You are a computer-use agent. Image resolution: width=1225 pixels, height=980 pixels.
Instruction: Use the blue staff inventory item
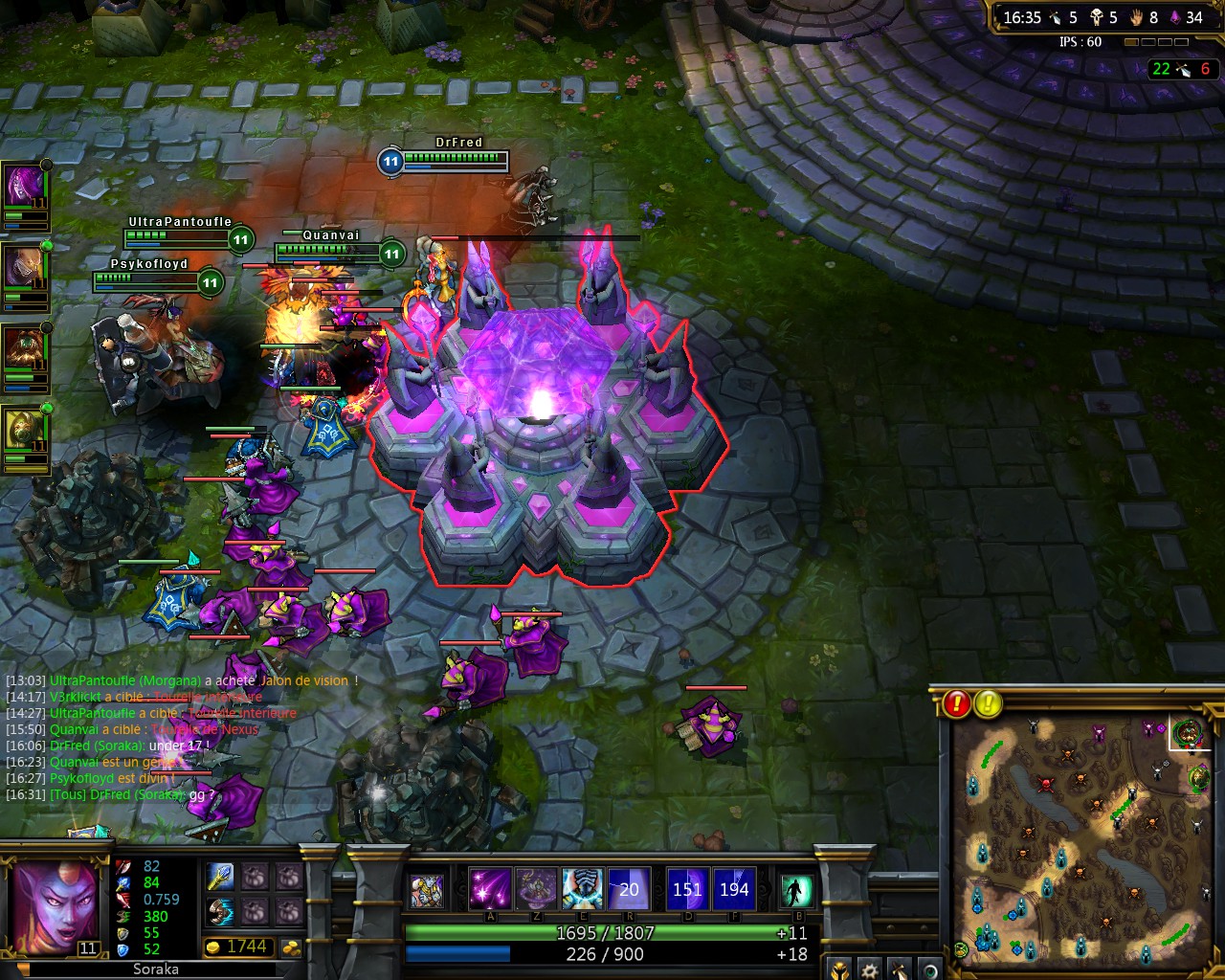point(220,877)
